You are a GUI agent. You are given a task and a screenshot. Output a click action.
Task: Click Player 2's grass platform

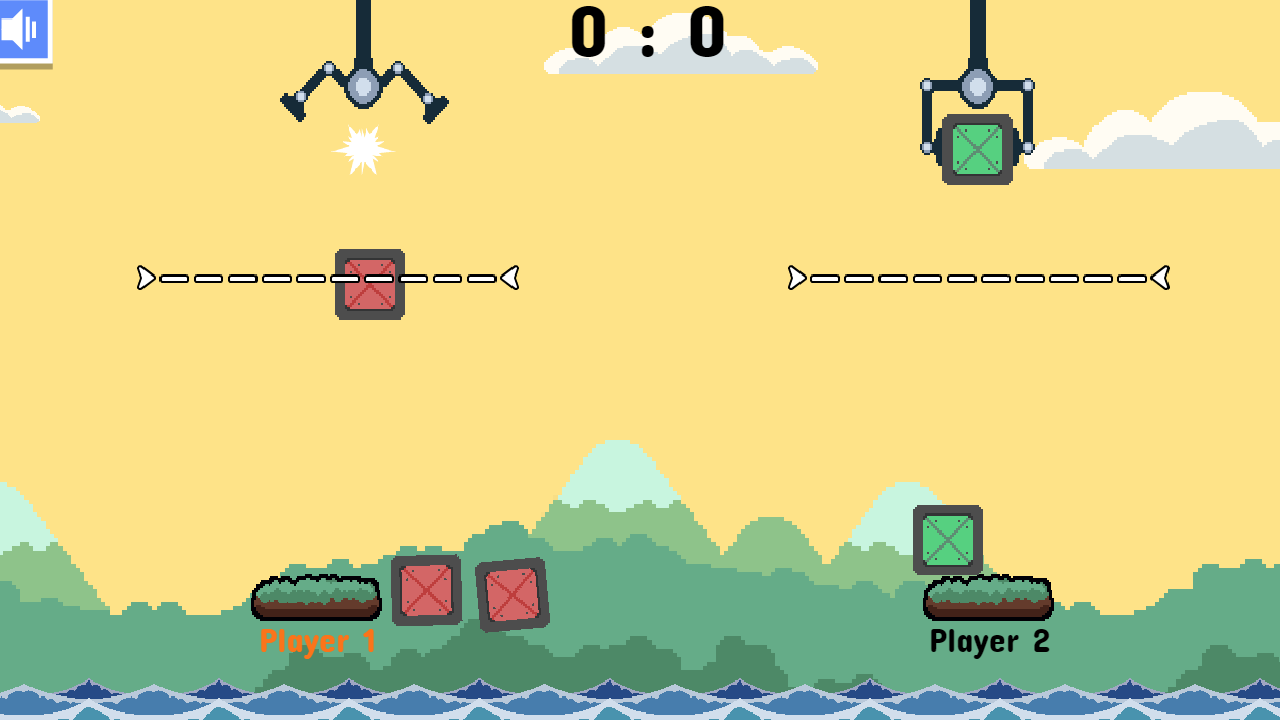987,597
